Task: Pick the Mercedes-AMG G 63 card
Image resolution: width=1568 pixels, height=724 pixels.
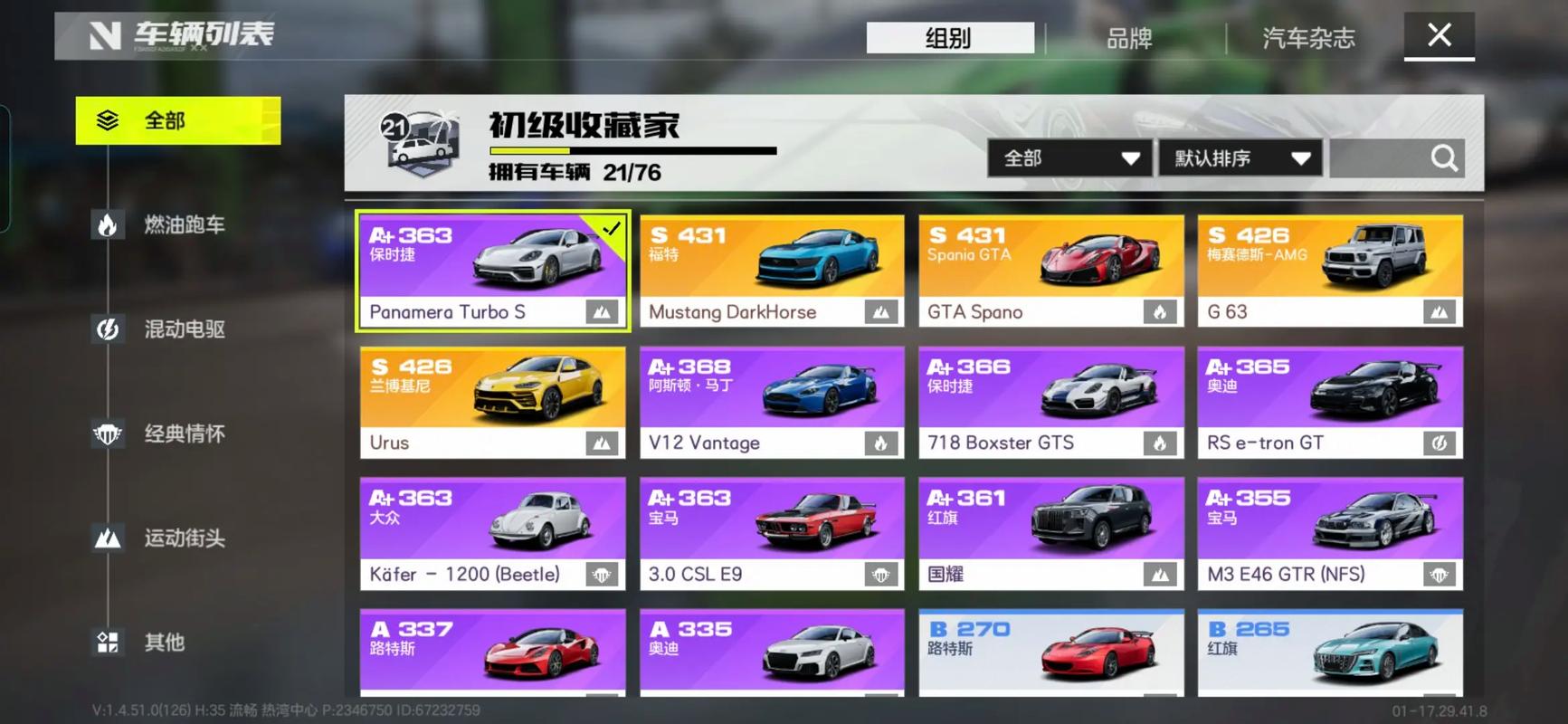Action: coord(1329,271)
